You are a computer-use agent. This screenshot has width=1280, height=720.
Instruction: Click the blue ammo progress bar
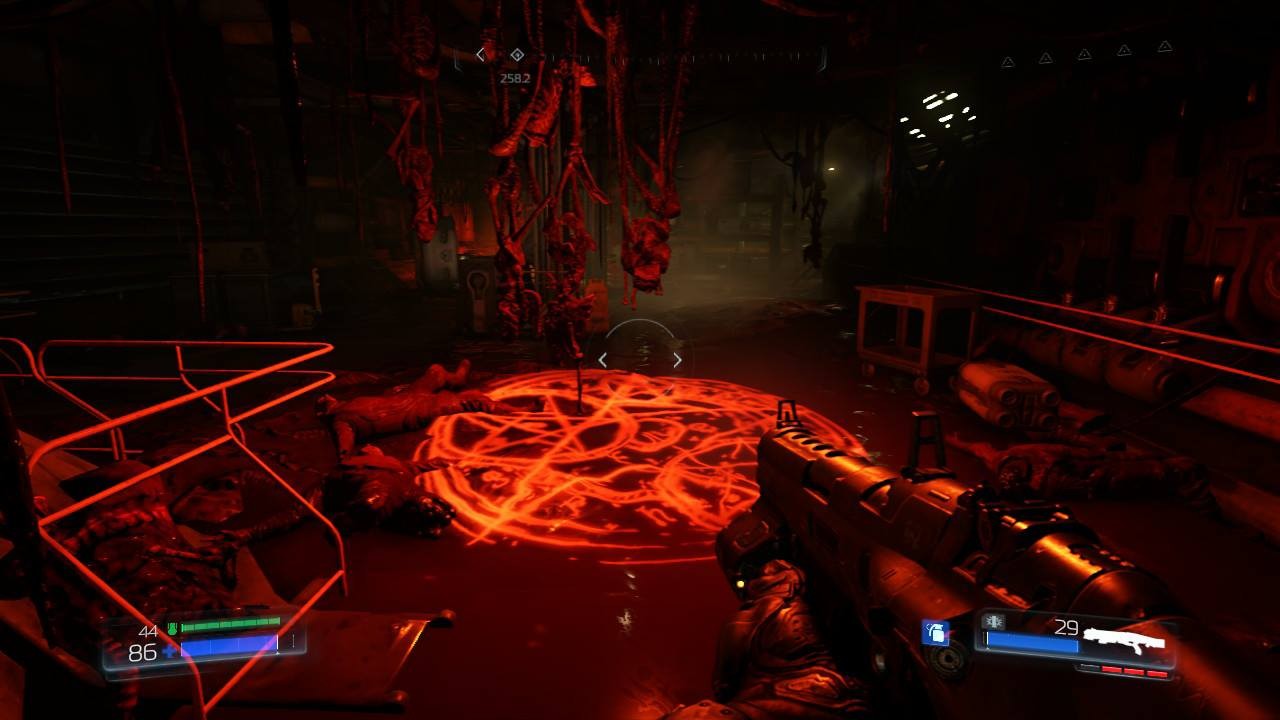tap(1031, 641)
